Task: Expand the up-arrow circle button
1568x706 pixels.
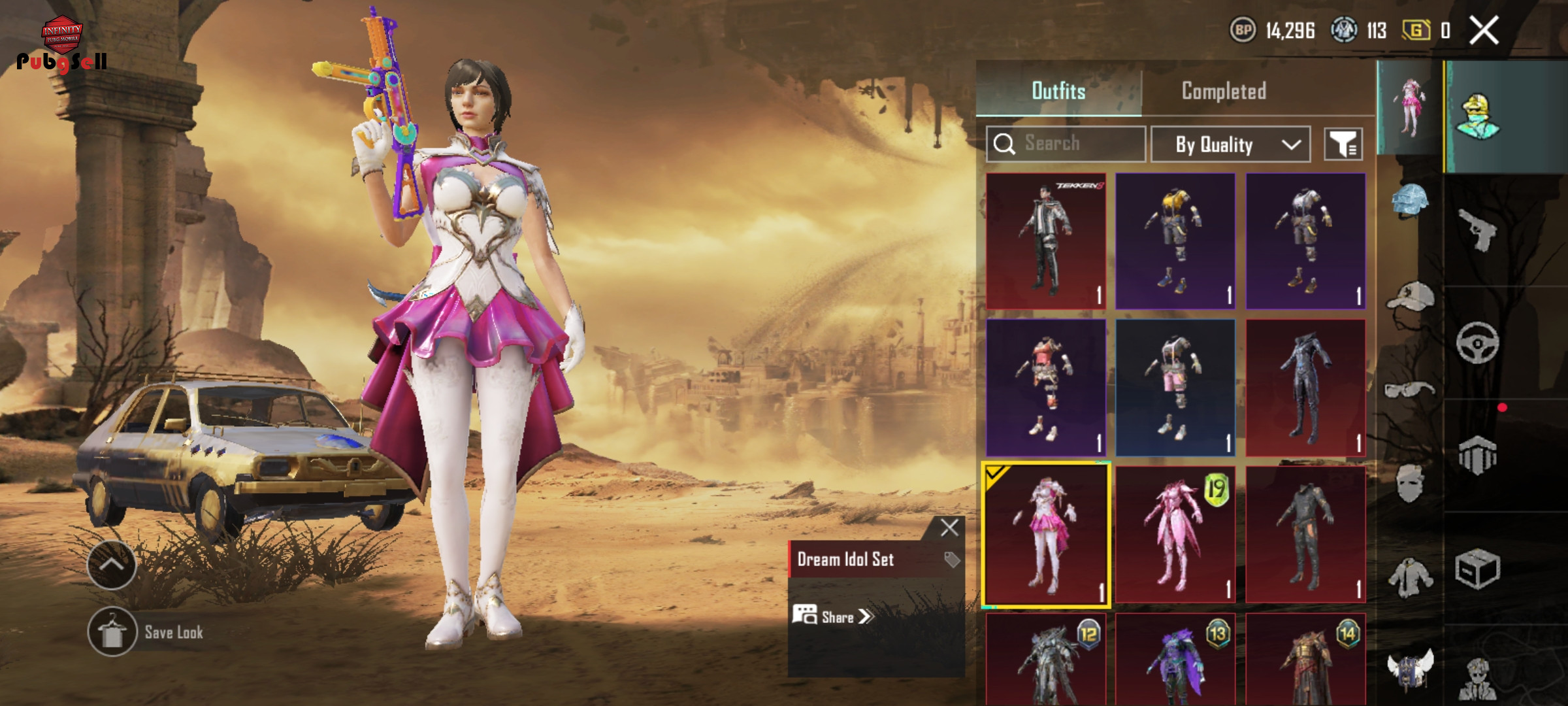Action: (112, 565)
